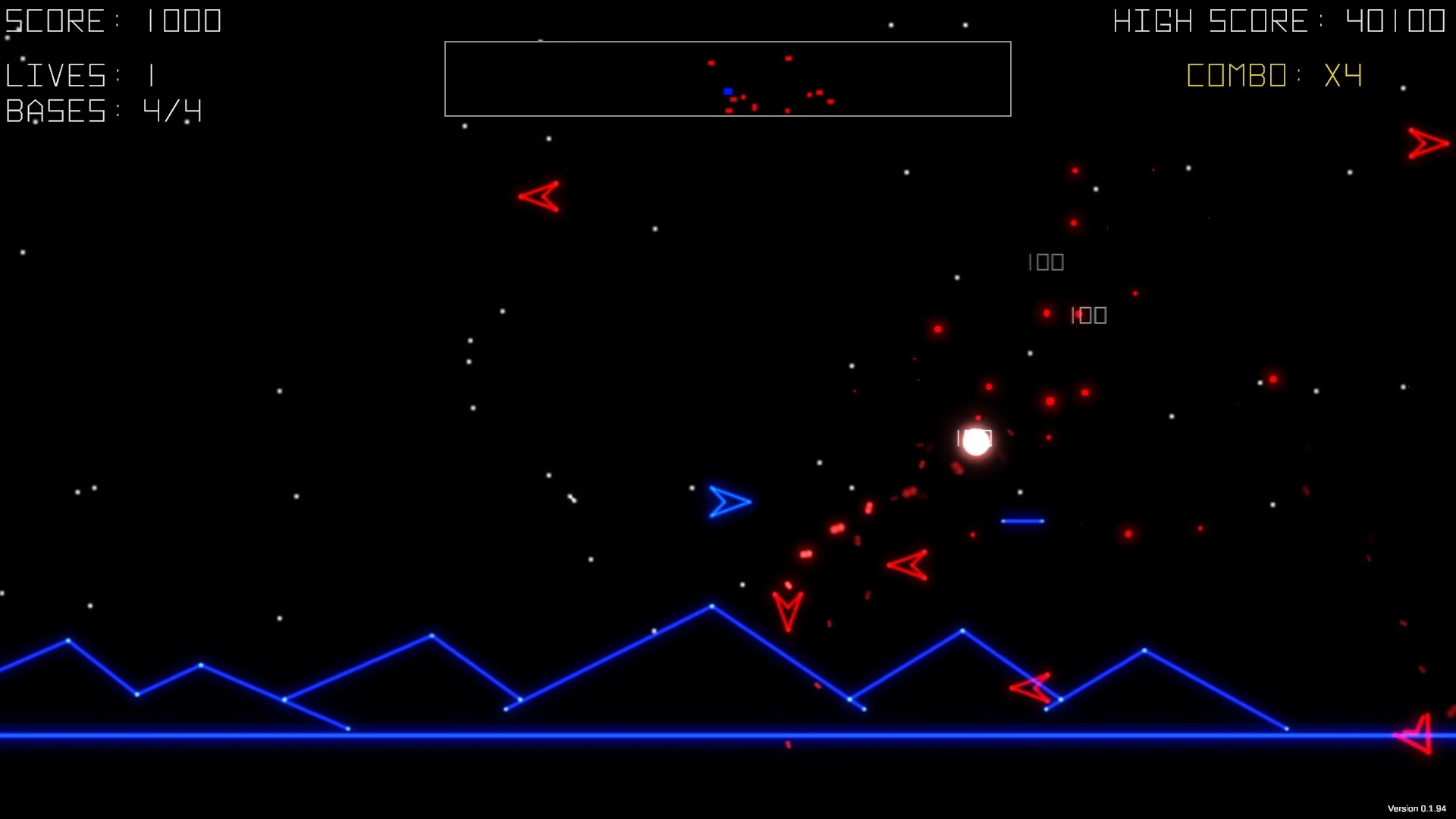
Task: Toggle the COMBO: X4 indicator
Action: point(1272,75)
